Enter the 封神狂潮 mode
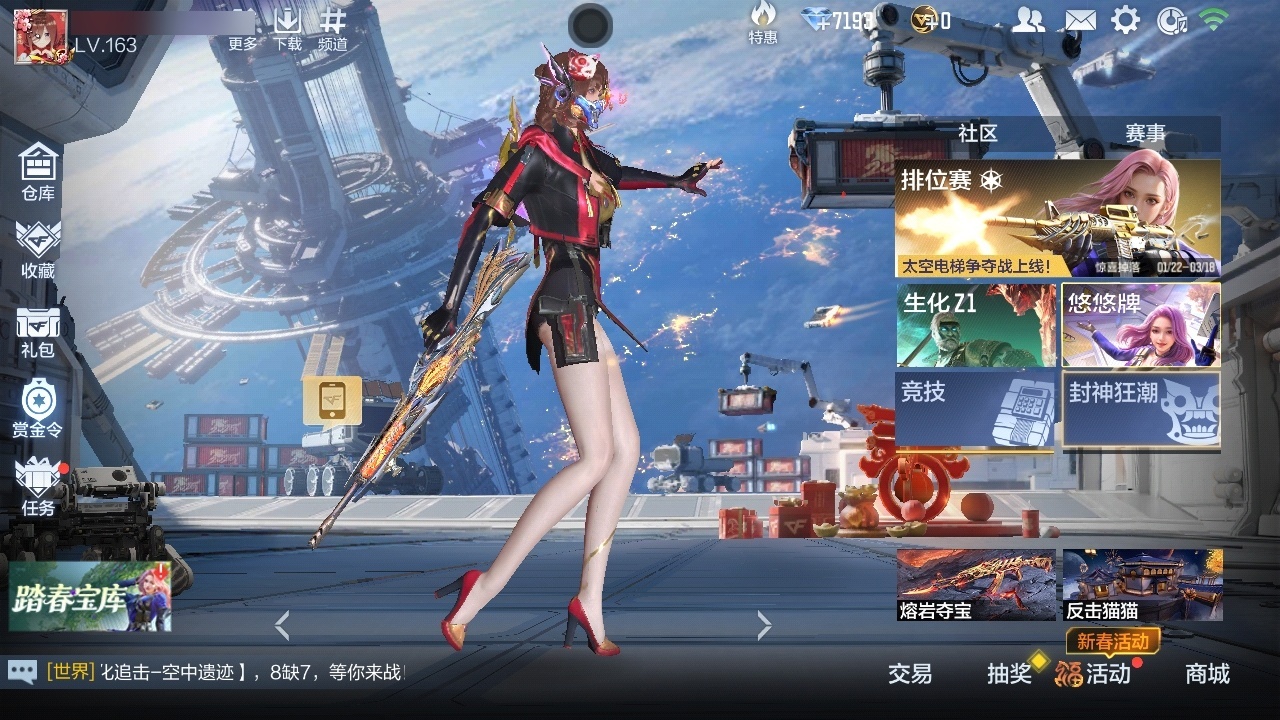 1142,411
